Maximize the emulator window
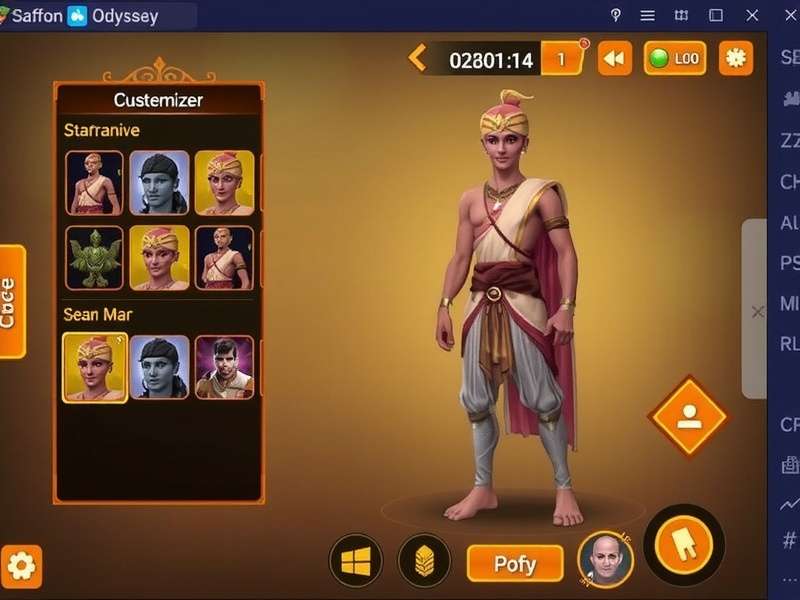The image size is (800, 600). (716, 15)
